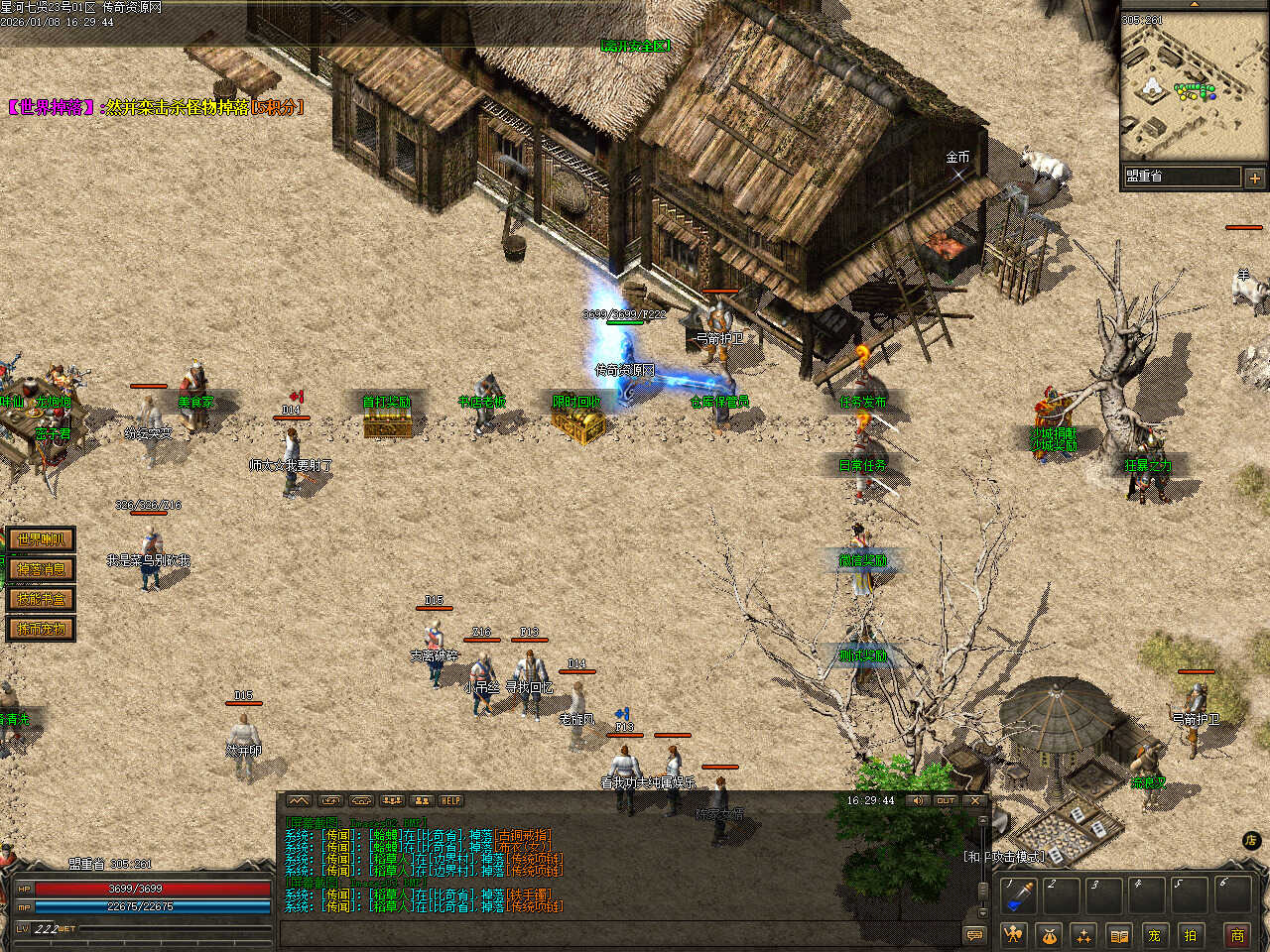Click the chat text input field
The height and width of the screenshot is (952, 1270).
coord(615,934)
